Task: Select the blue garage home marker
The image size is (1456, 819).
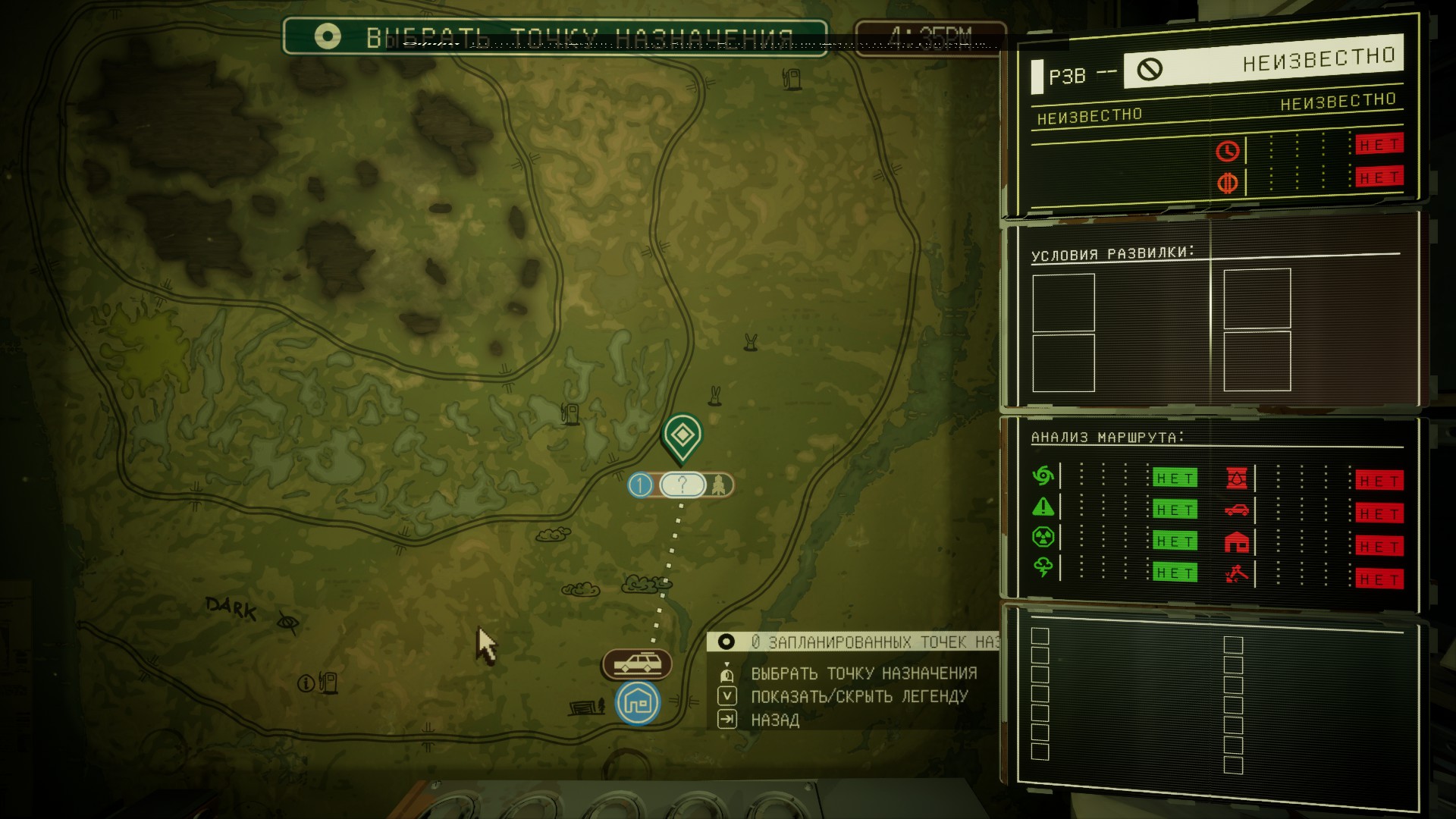Action: [638, 703]
